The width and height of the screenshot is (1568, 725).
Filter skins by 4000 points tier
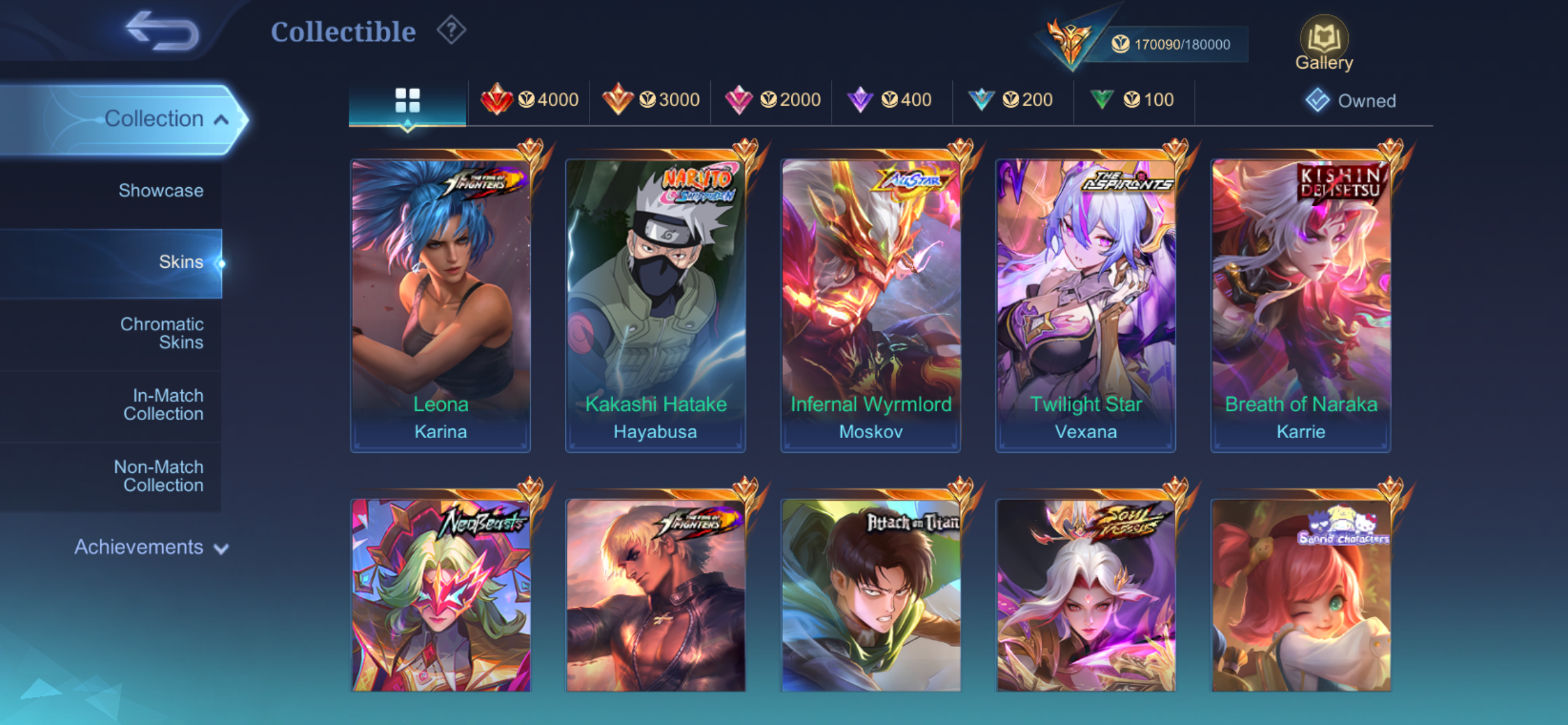[529, 100]
